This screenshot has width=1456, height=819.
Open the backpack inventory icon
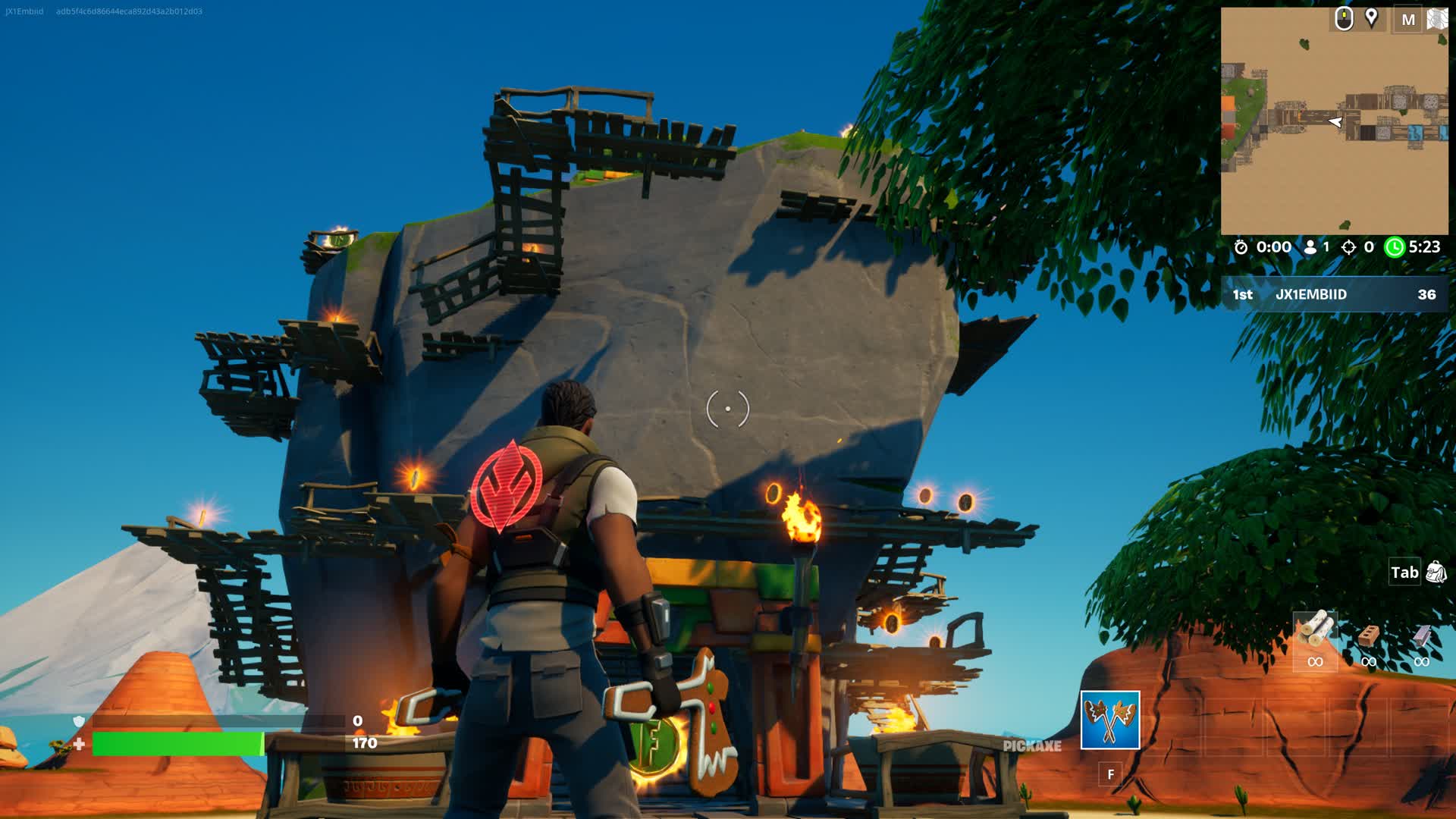[1436, 573]
